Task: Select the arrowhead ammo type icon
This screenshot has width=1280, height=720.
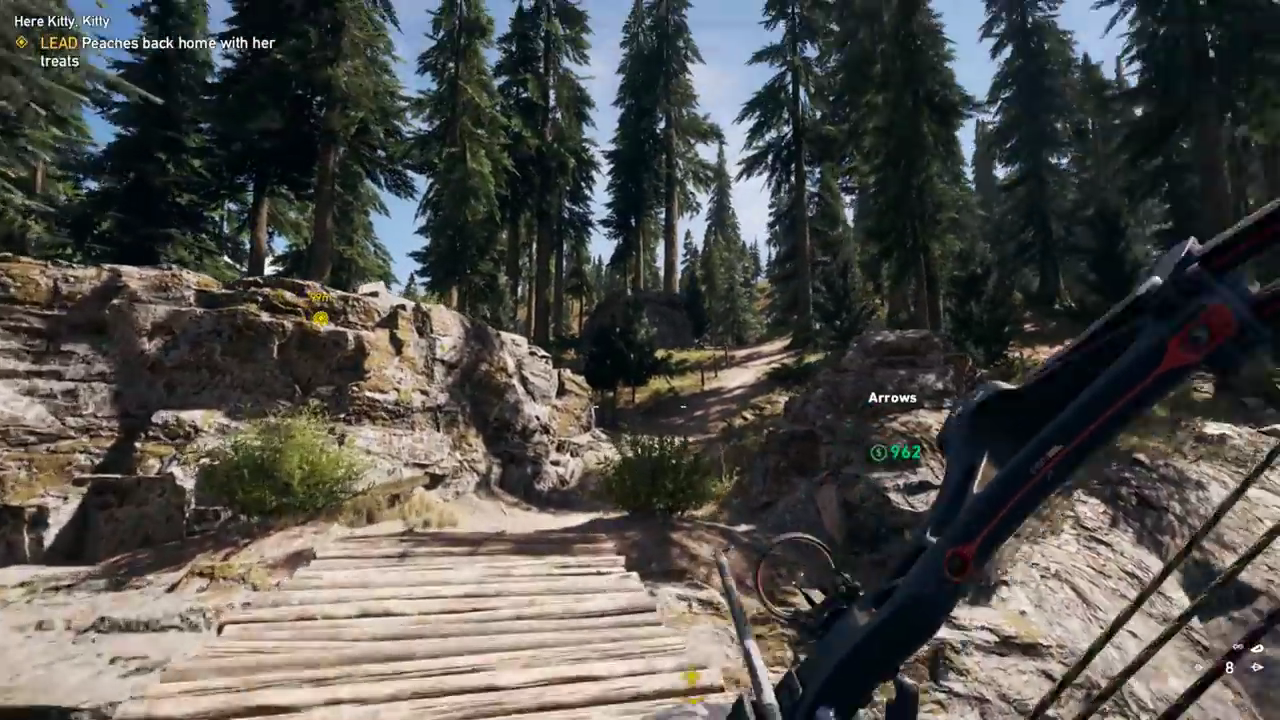Action: [1257, 667]
